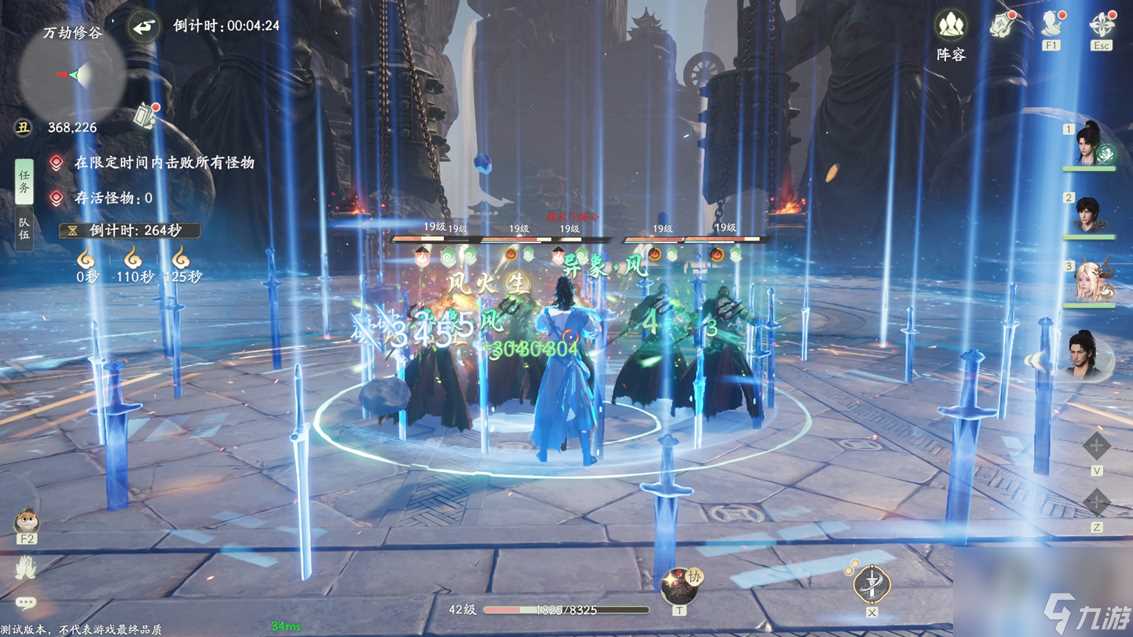Use the sword skill icon labeled X

(872, 583)
